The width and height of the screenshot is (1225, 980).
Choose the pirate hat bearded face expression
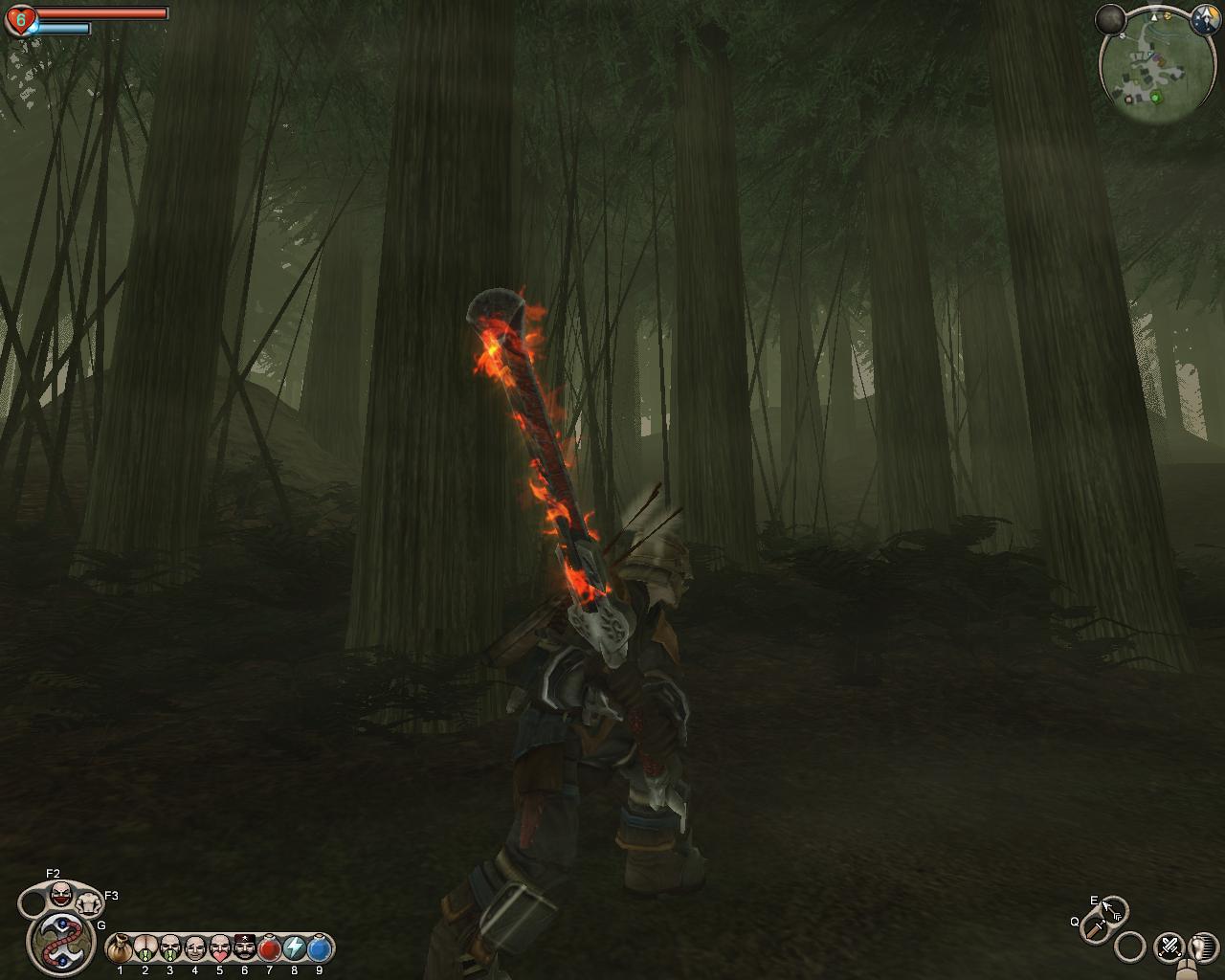click(244, 948)
